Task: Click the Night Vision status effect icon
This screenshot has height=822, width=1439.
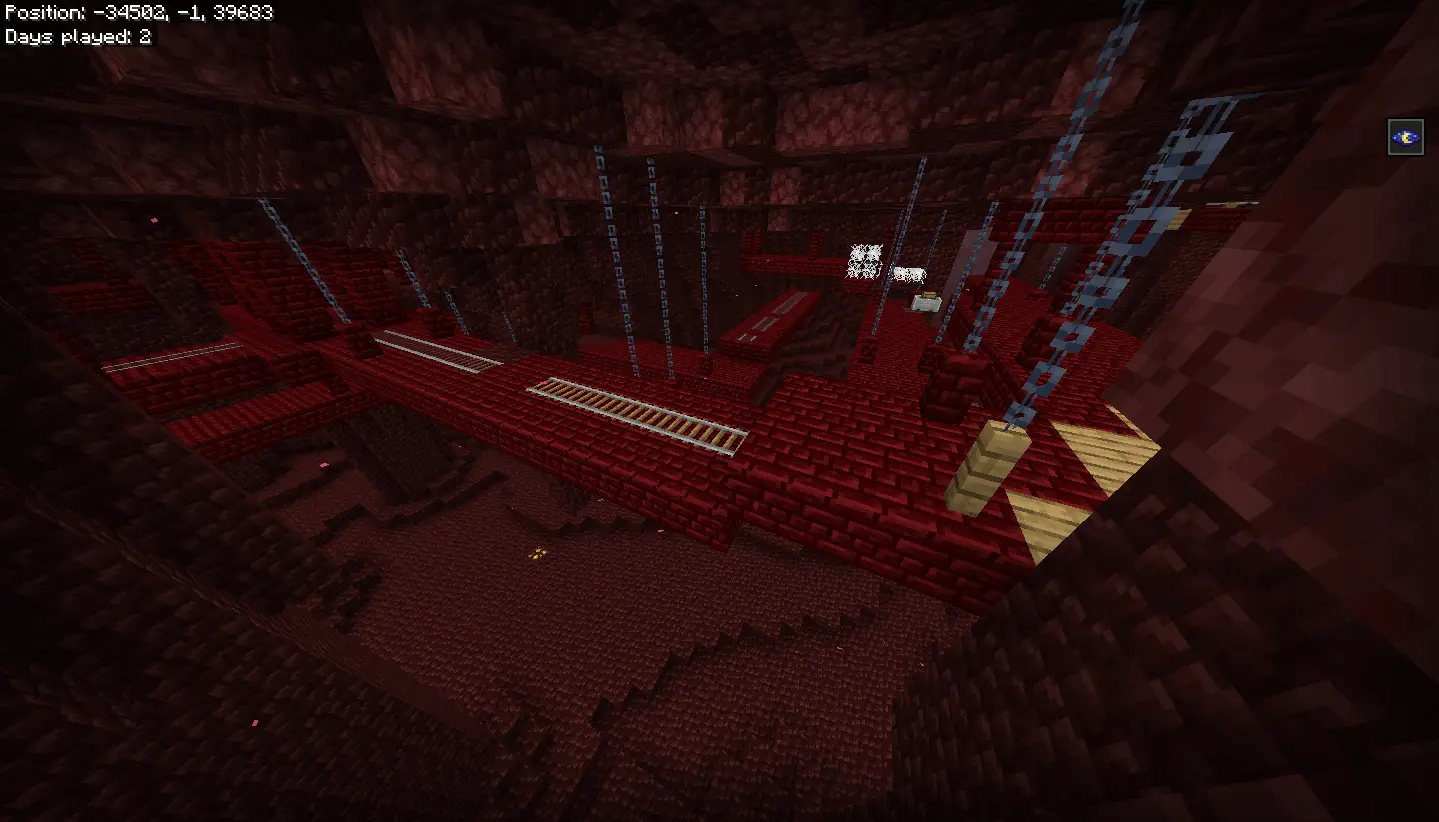Action: (x=1405, y=137)
